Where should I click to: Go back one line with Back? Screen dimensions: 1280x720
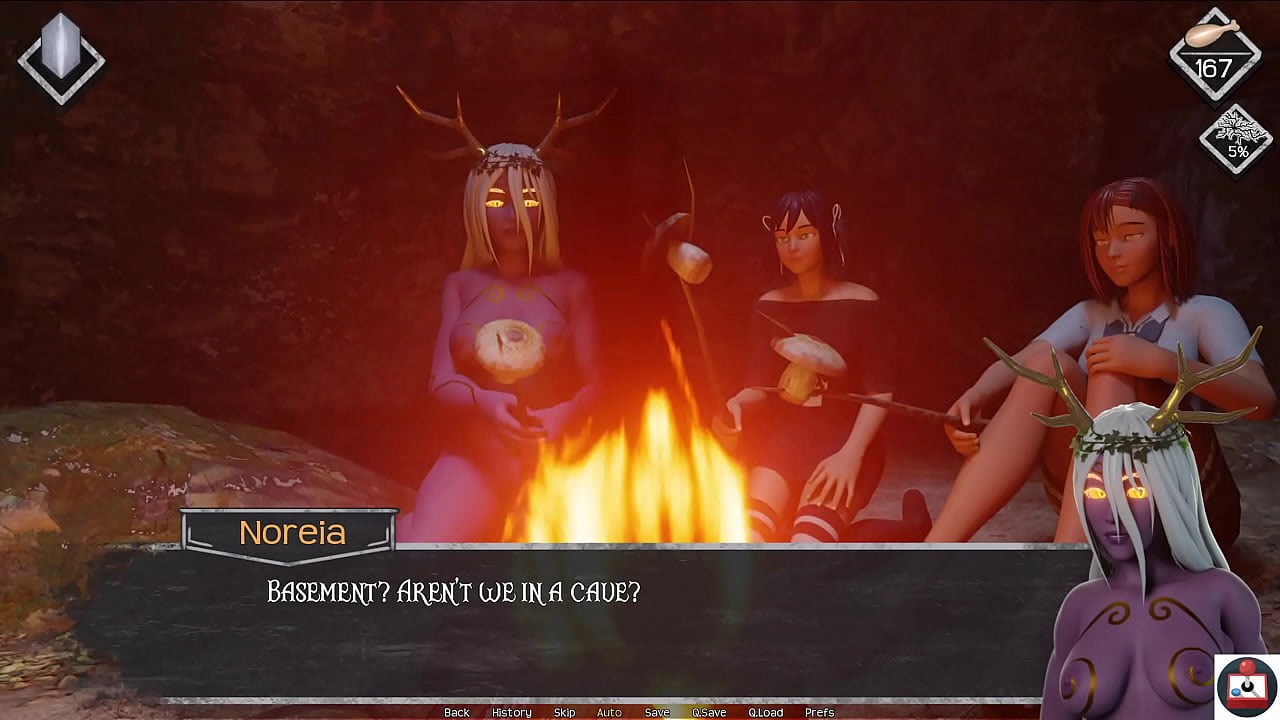(456, 712)
